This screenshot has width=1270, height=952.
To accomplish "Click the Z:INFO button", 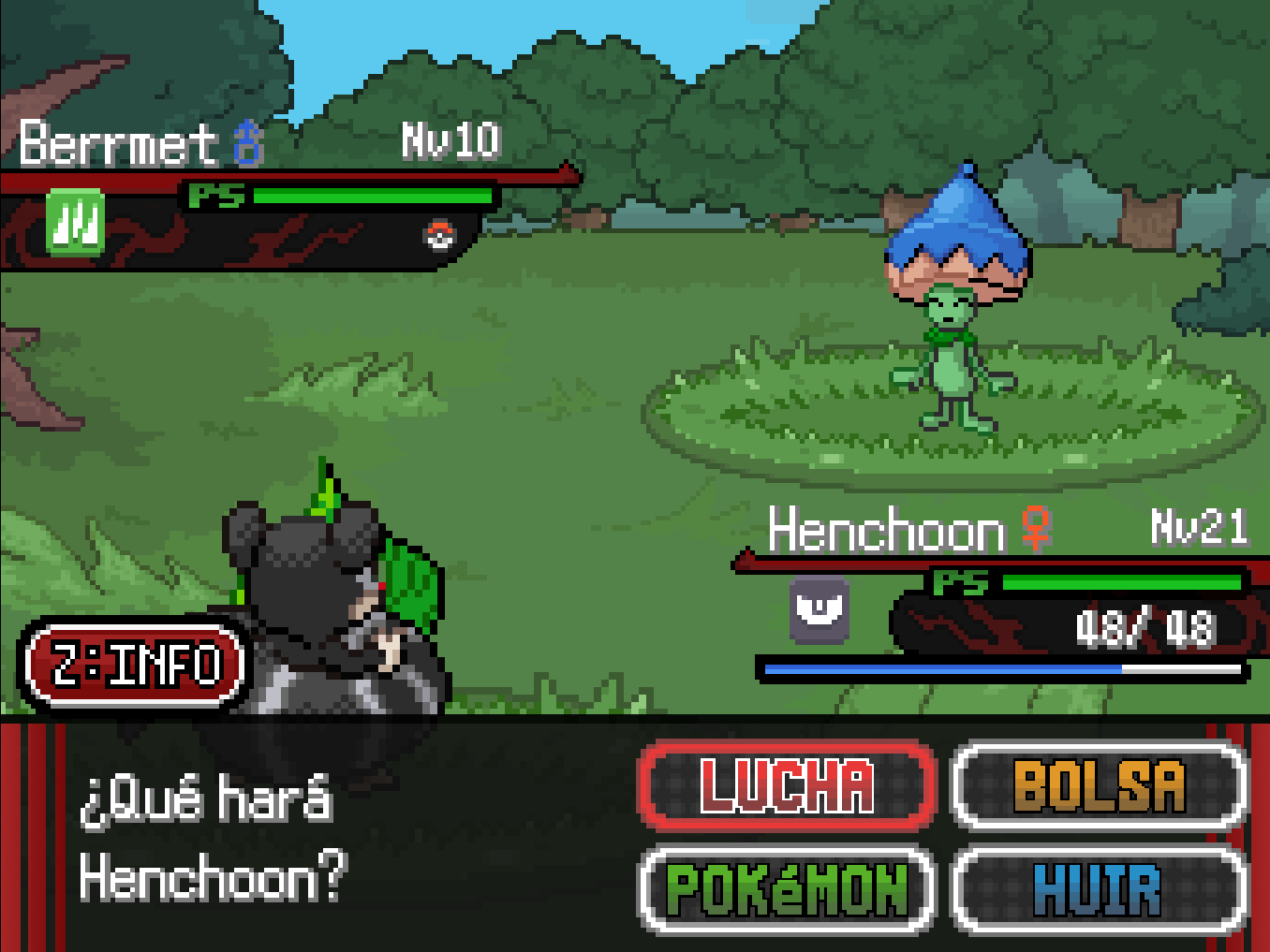I will click(136, 665).
